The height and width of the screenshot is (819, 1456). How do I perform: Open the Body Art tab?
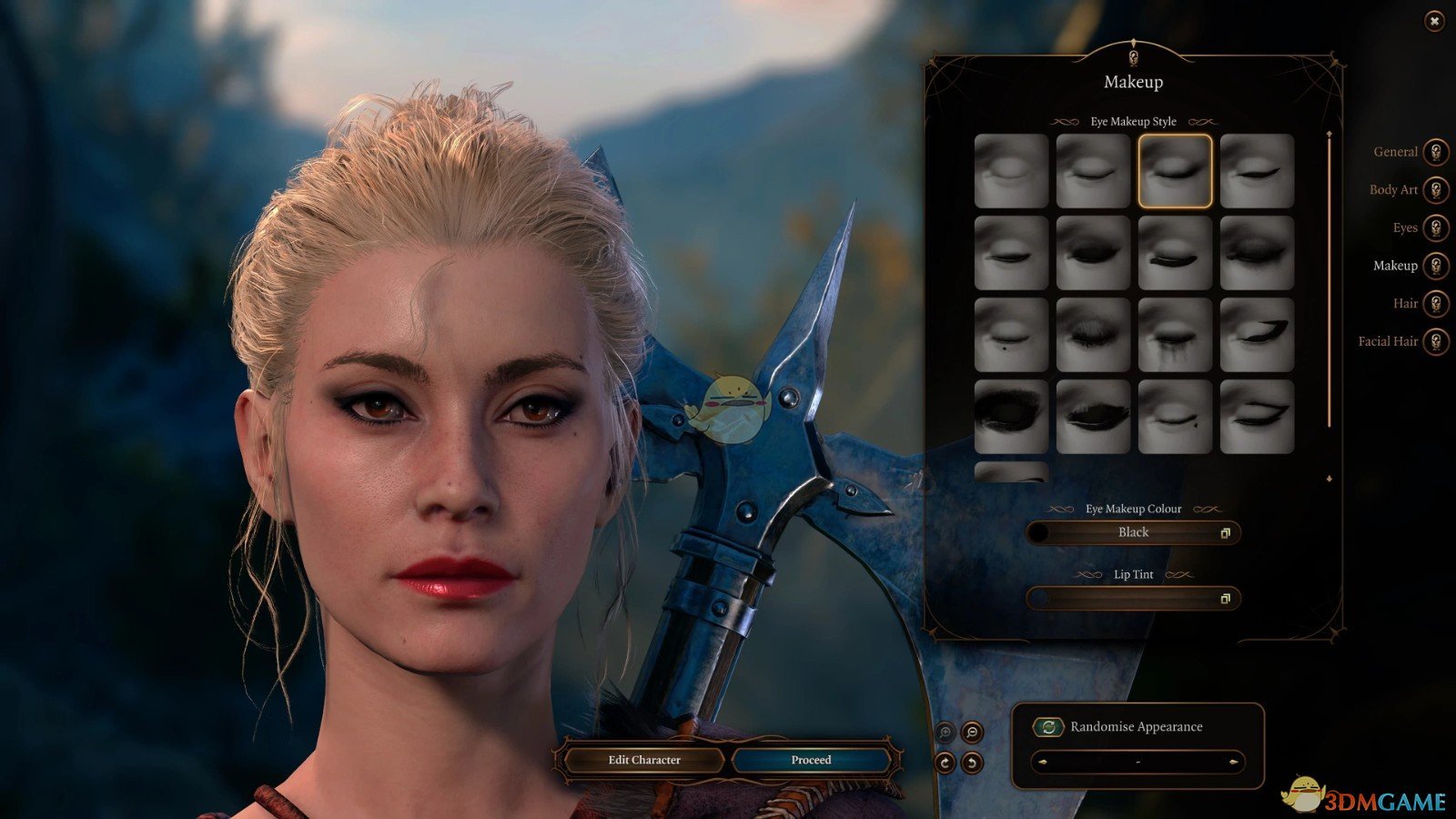coord(1435,190)
